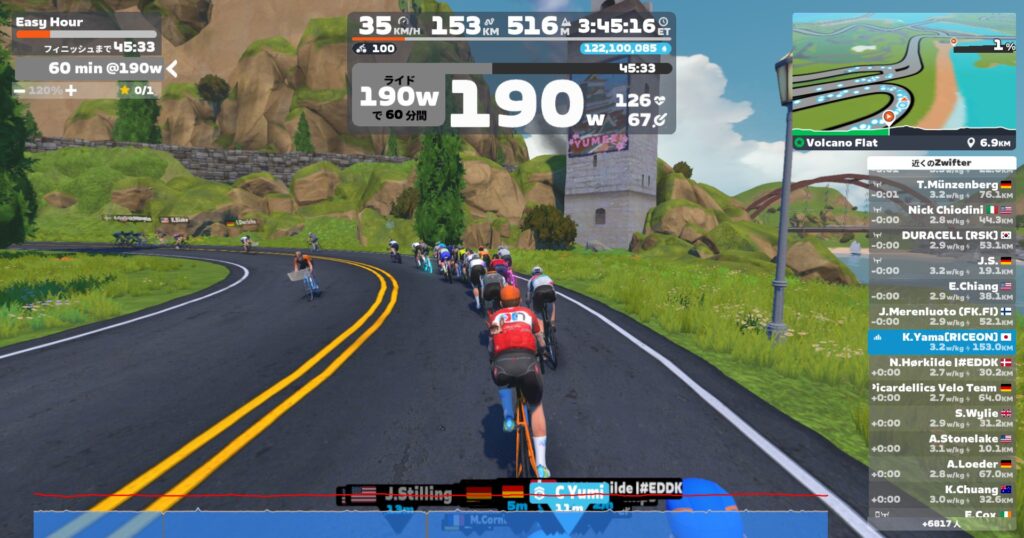Click the highlighted K.Yama[RICEON] row

(x=941, y=342)
